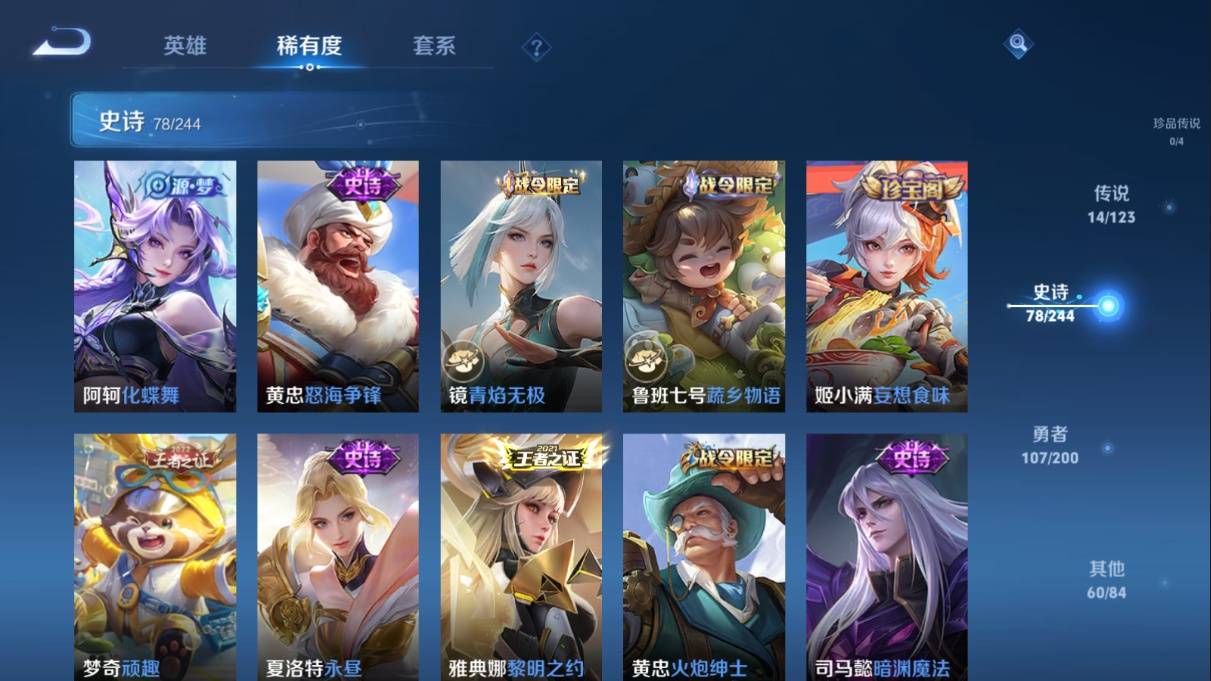
Task: View the 其他 skin category
Action: pyautogui.click(x=1106, y=578)
